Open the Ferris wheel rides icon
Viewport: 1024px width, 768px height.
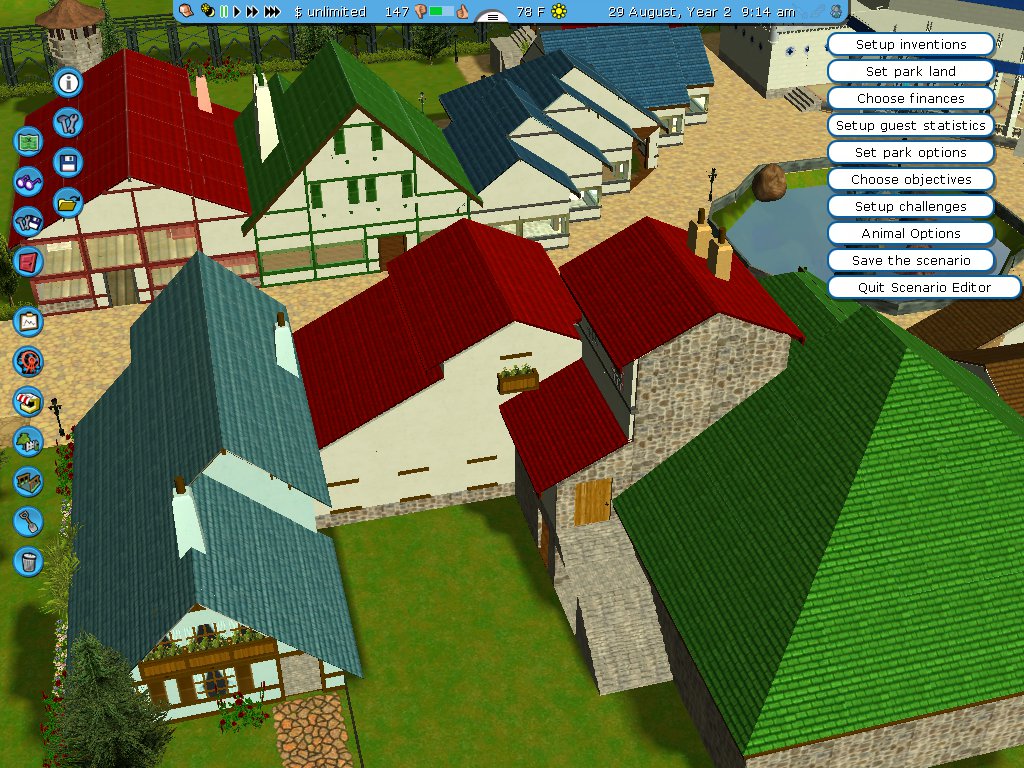tap(28, 361)
